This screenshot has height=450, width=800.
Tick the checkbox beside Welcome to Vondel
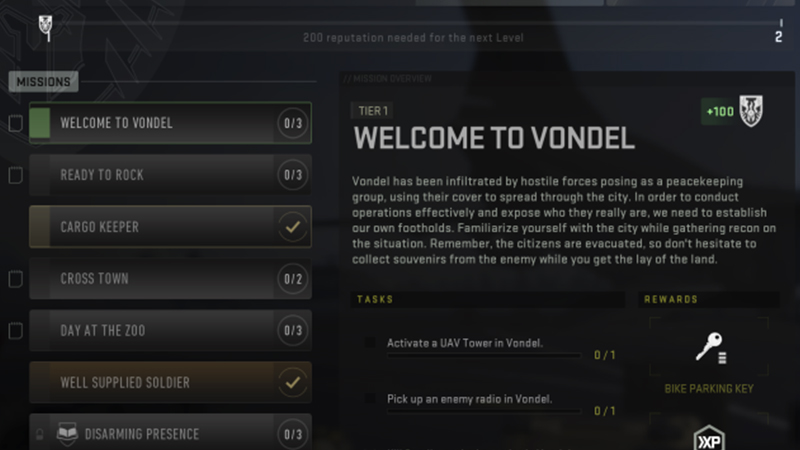15,124
